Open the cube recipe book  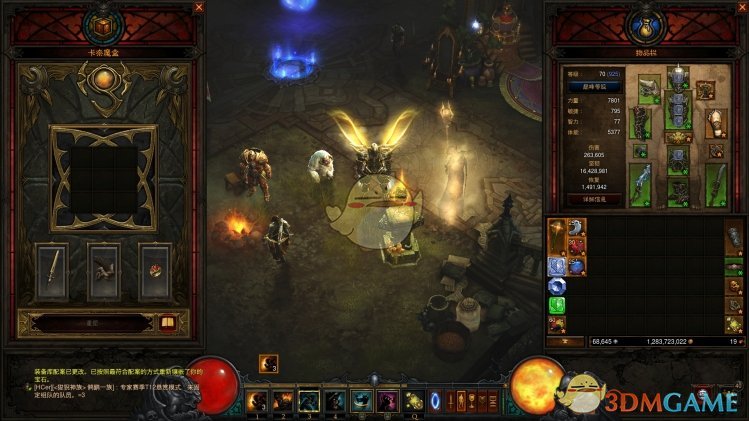click(167, 322)
